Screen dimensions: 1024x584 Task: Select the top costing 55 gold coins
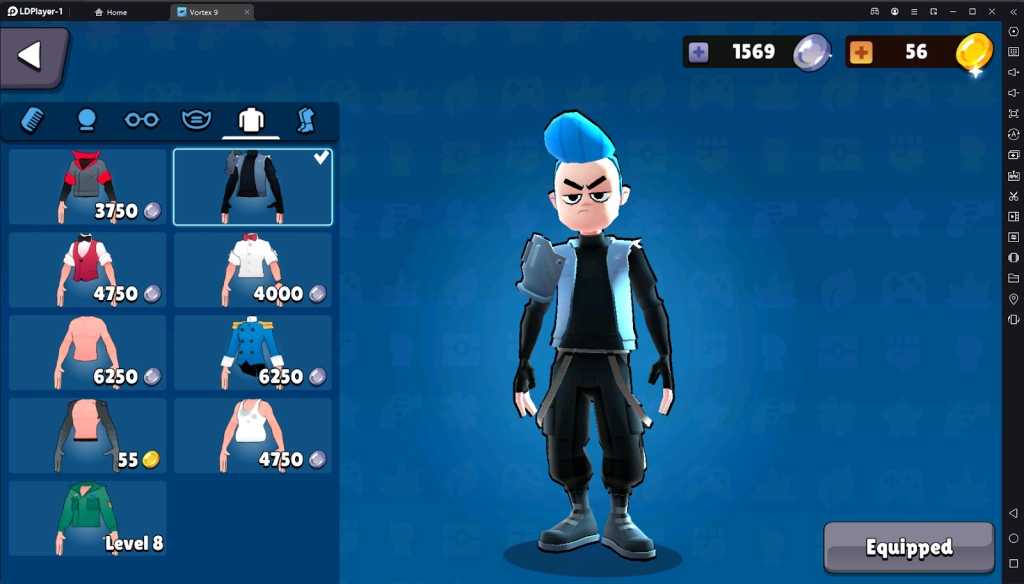point(88,436)
